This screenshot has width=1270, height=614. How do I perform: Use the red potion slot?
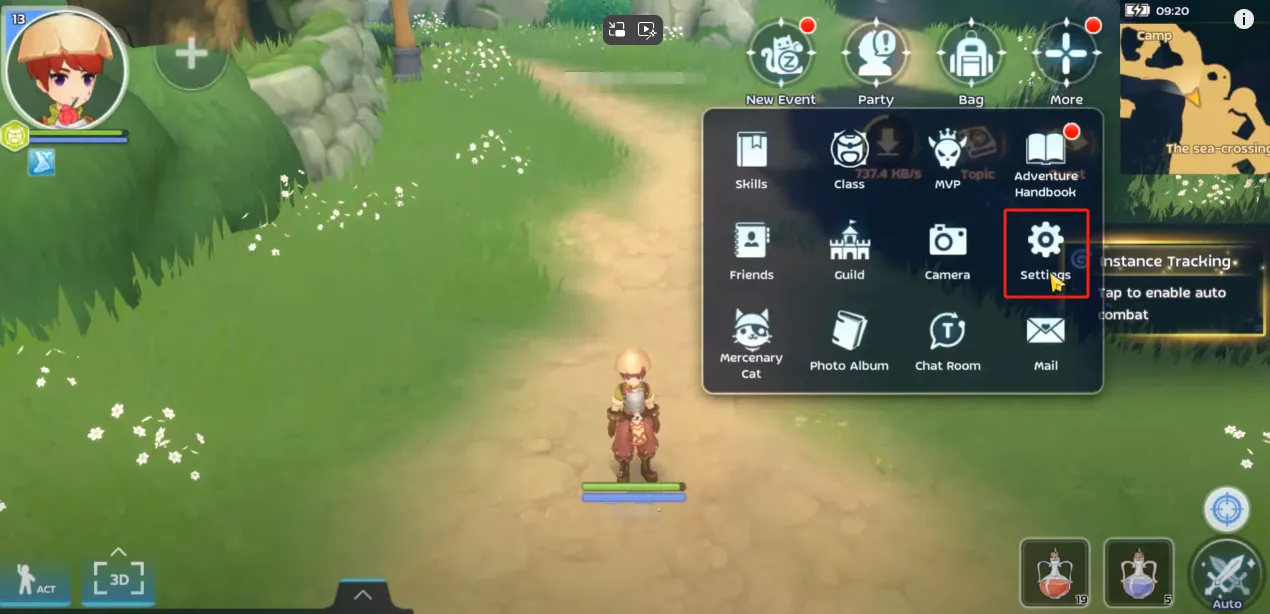[1055, 573]
